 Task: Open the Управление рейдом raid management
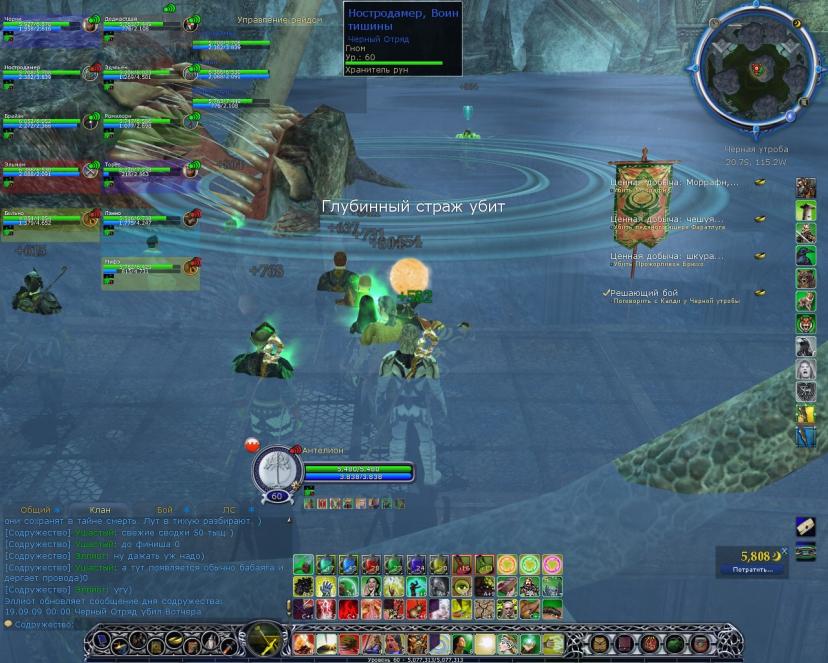(x=280, y=20)
